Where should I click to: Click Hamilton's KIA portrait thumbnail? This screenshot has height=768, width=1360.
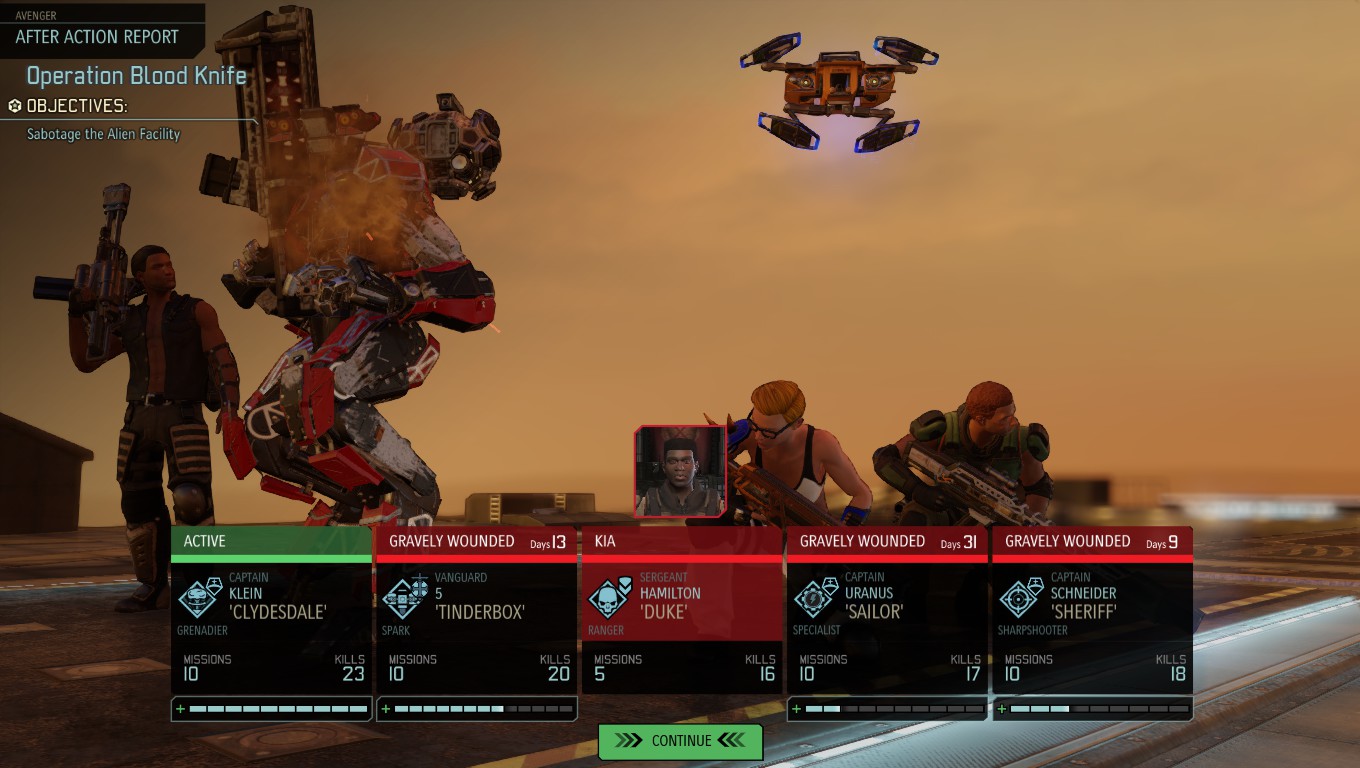tap(680, 472)
